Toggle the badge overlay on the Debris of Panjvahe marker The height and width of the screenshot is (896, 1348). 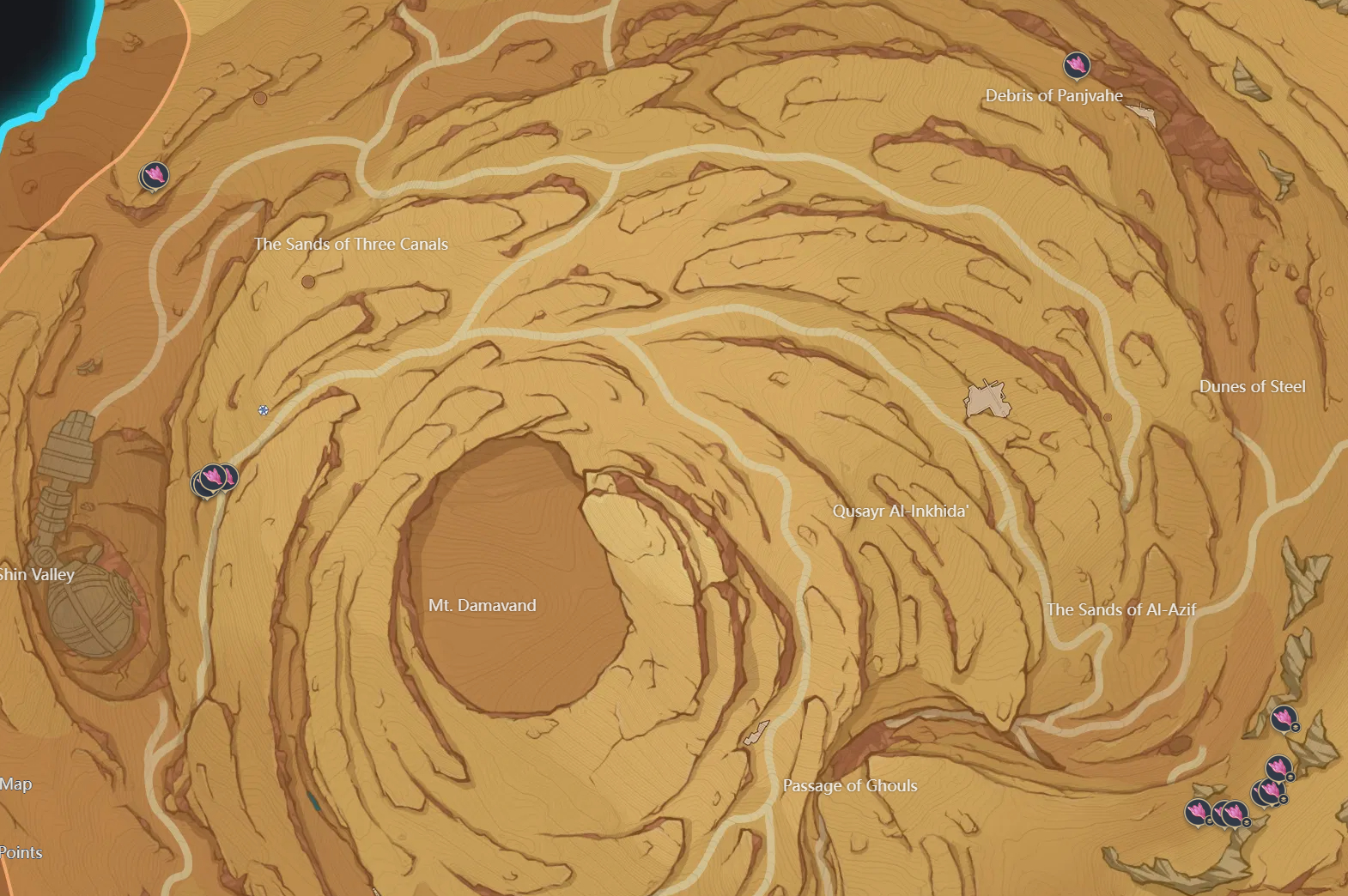tap(1078, 67)
